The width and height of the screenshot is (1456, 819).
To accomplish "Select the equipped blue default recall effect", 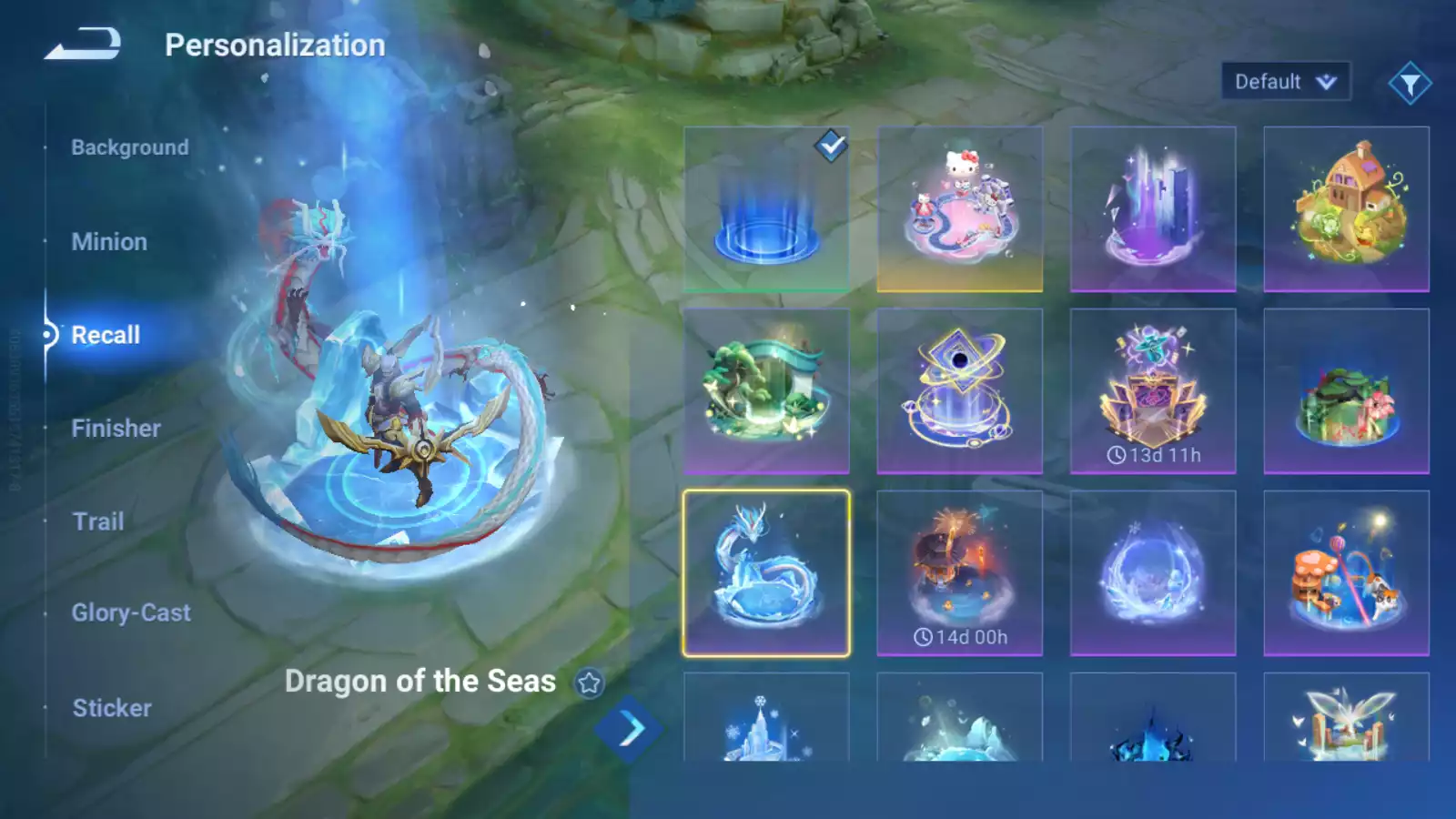I will 766,209.
